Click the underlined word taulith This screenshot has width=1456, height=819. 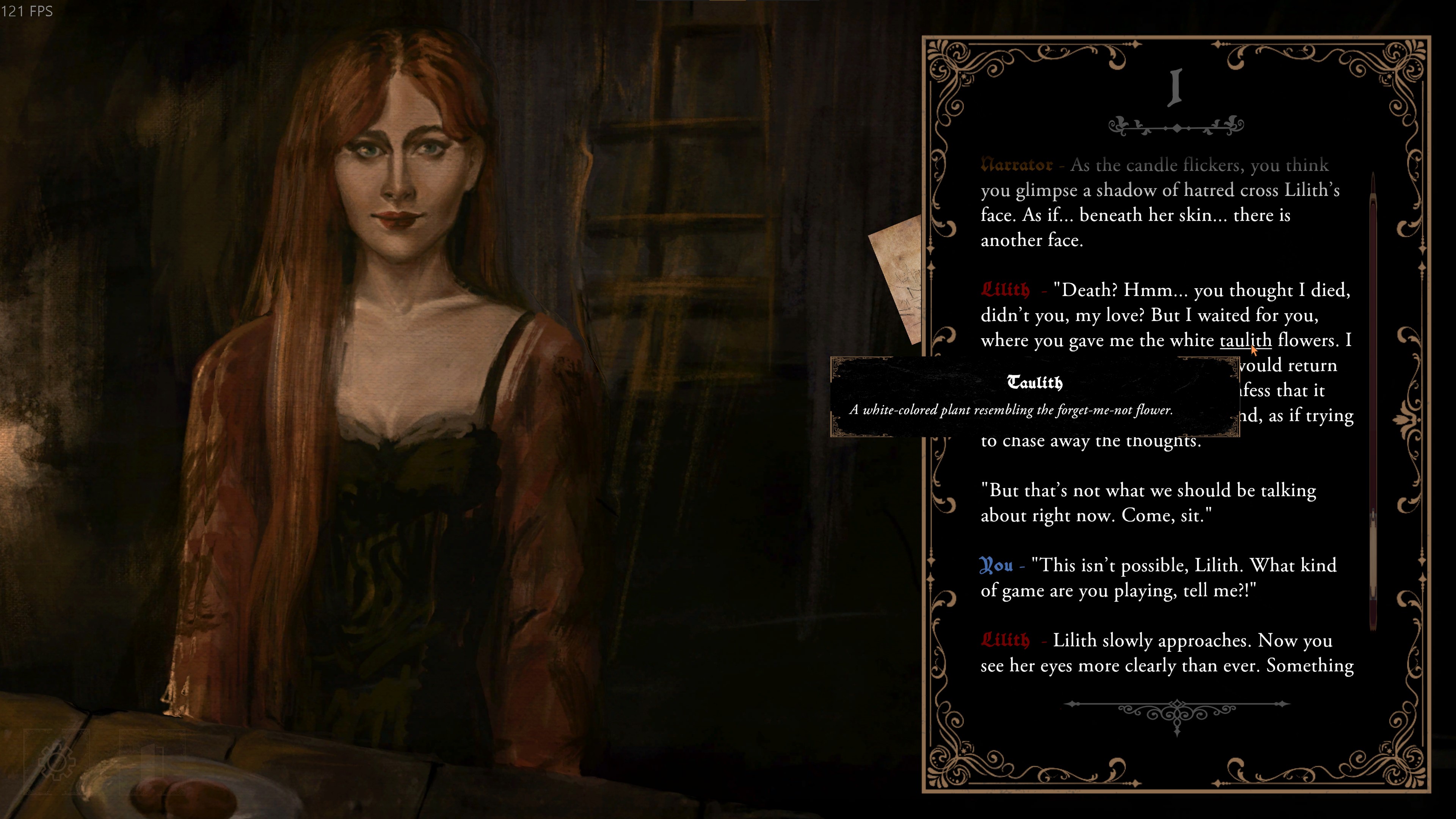point(1244,340)
